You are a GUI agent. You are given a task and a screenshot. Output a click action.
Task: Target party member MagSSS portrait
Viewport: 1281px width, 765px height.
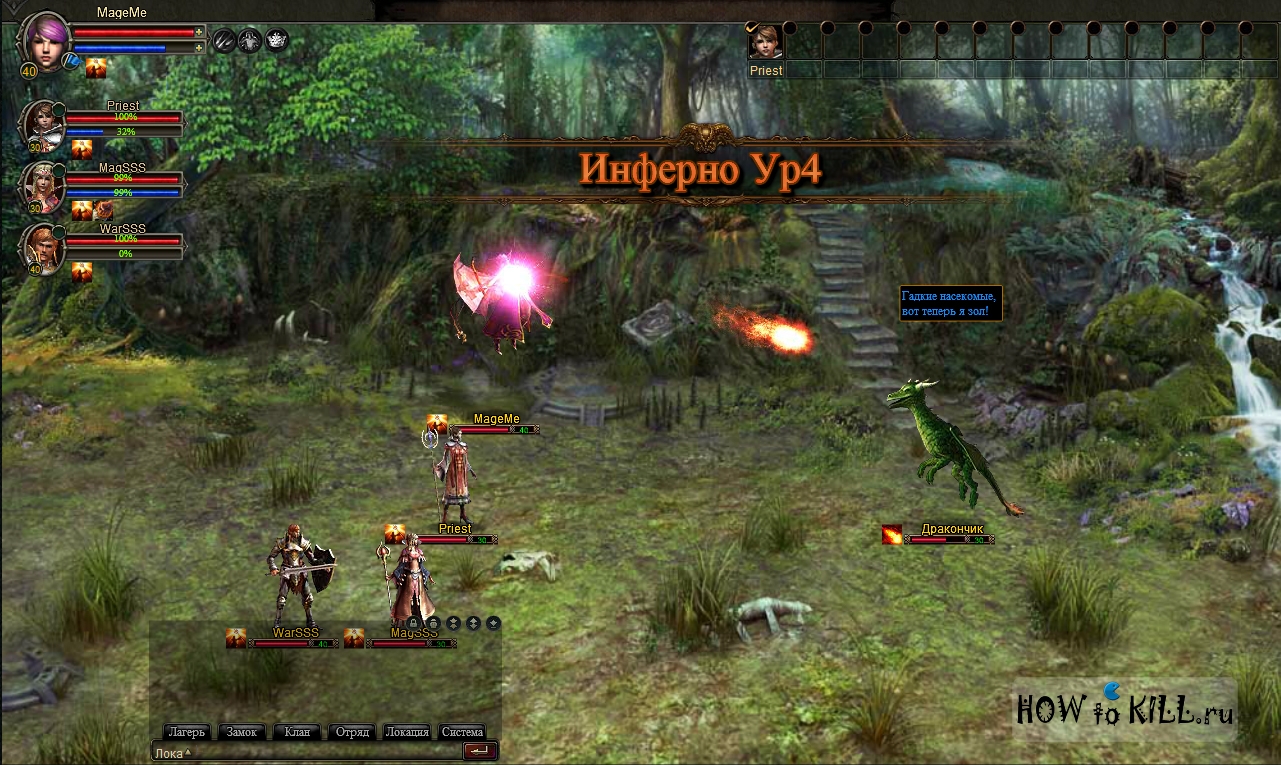pos(45,185)
